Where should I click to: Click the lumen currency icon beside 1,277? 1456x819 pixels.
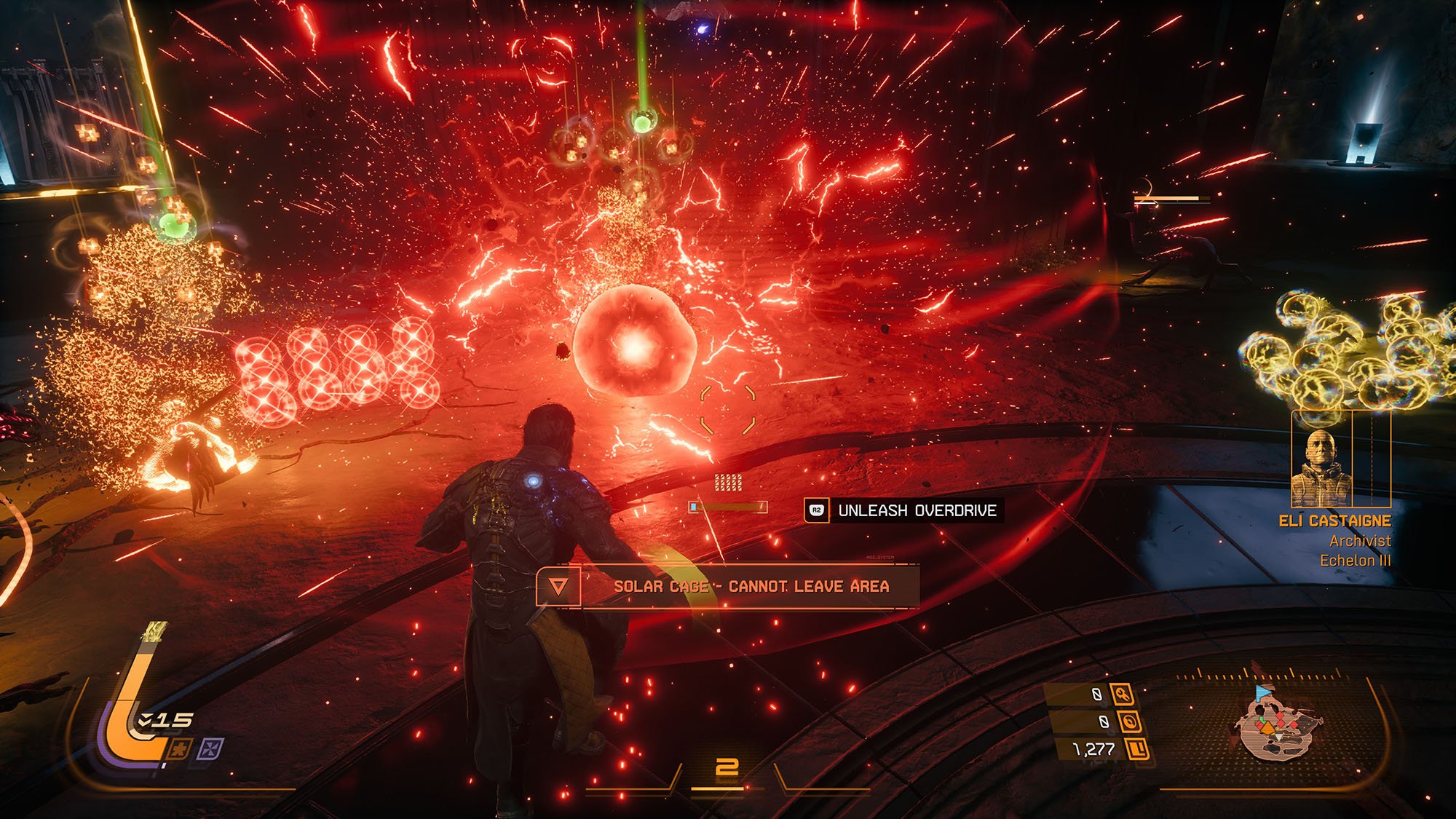[1136, 748]
